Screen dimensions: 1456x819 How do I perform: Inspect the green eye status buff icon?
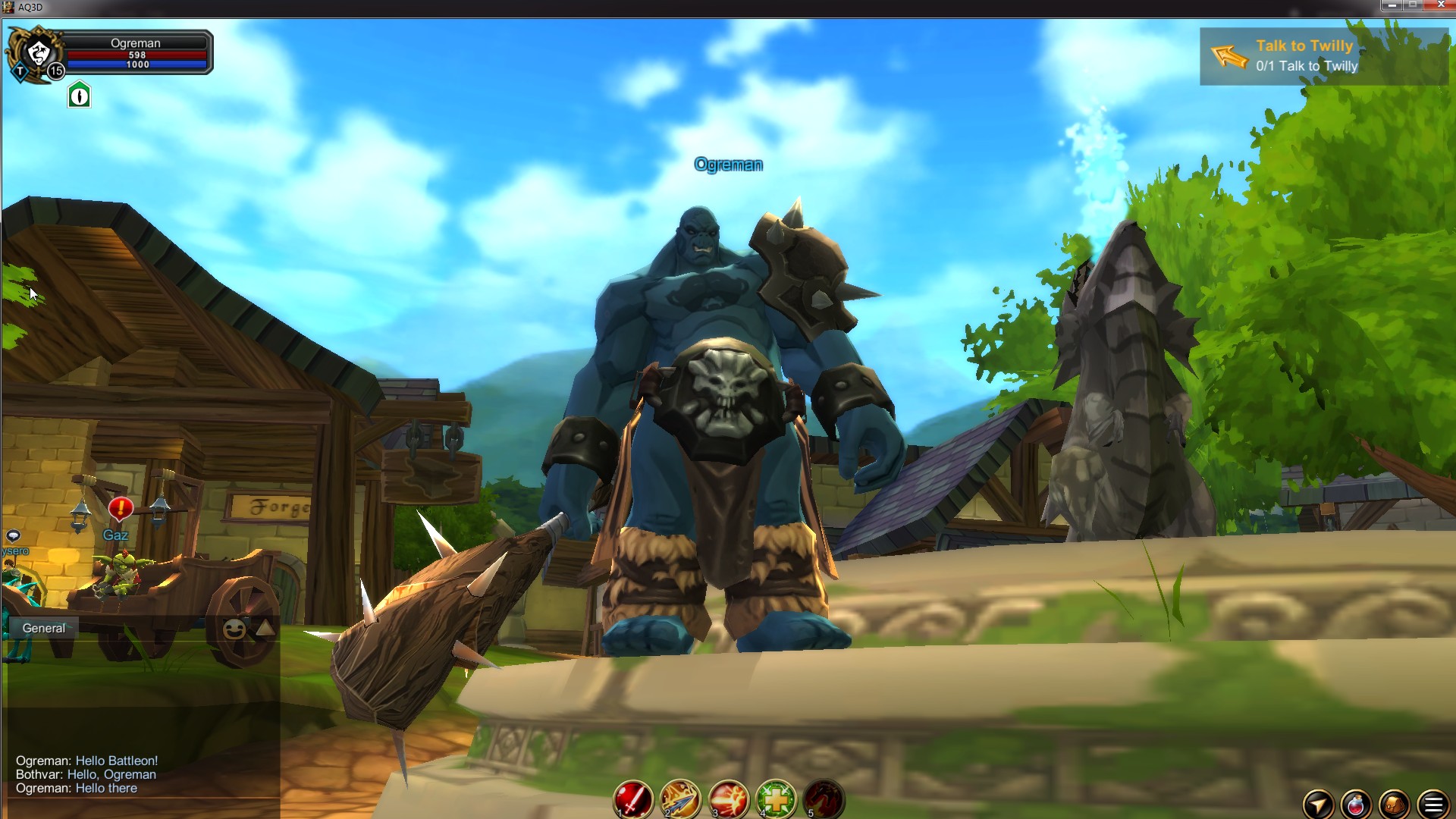tap(79, 96)
